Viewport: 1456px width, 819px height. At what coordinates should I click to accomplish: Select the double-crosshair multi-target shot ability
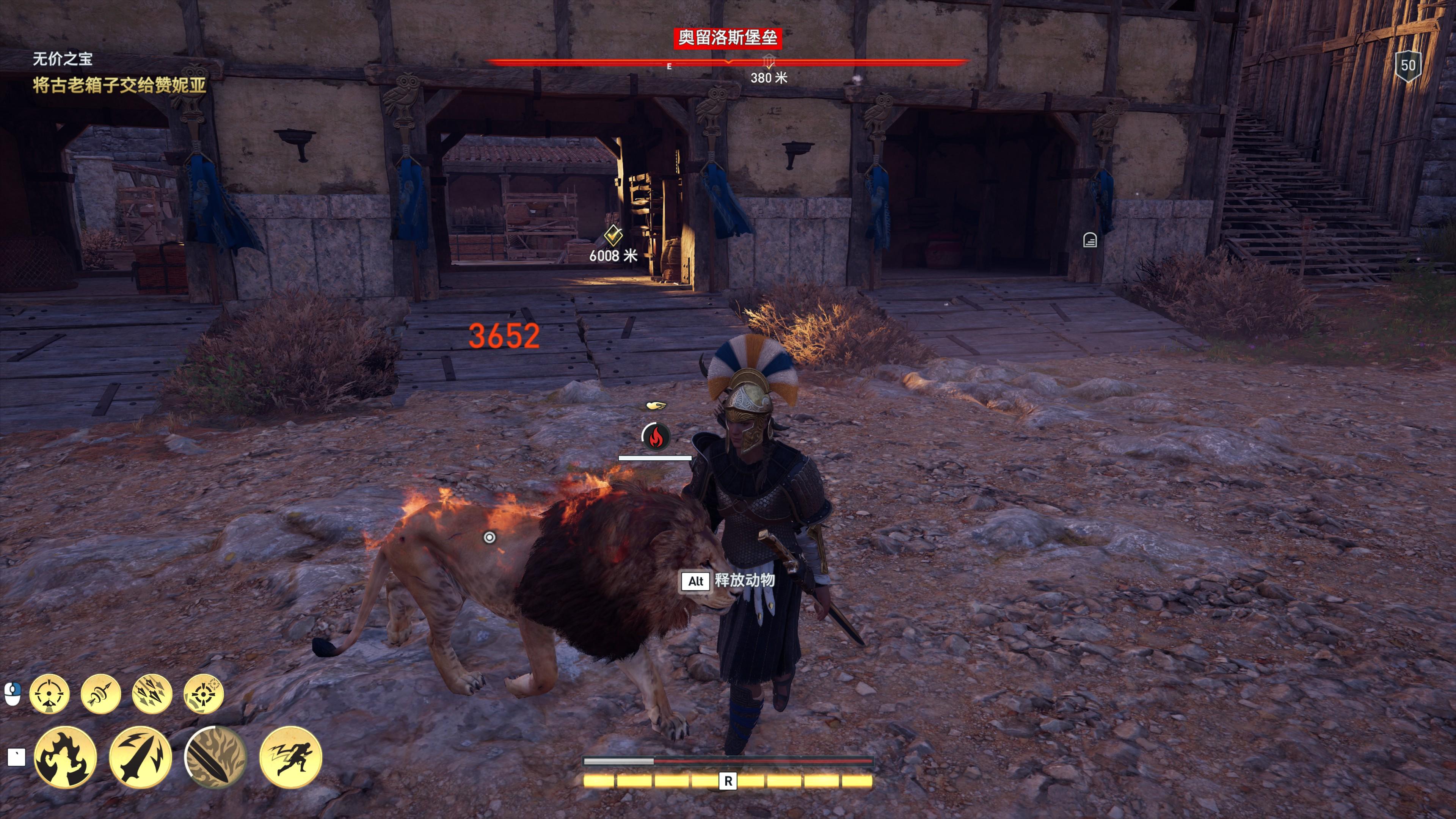point(204,693)
